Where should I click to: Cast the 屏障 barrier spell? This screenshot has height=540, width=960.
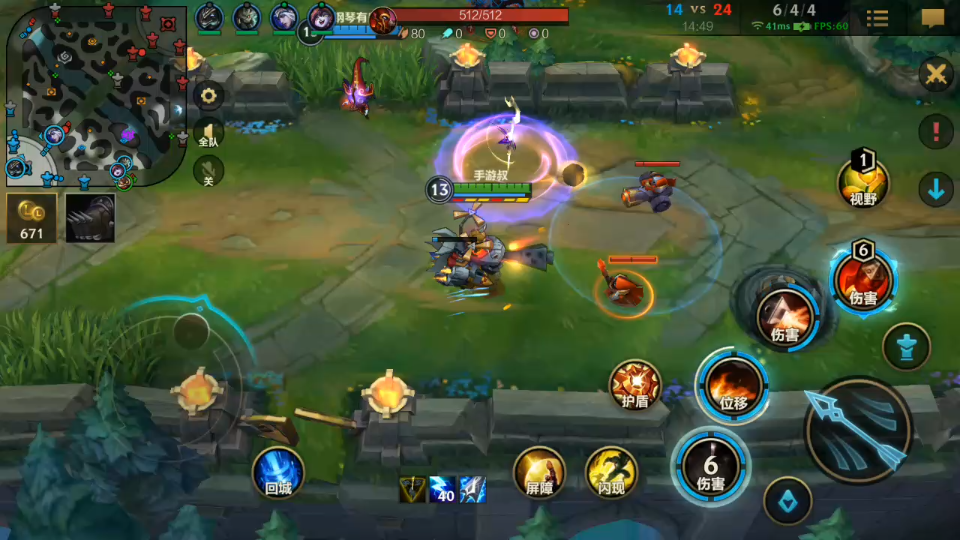[x=539, y=472]
